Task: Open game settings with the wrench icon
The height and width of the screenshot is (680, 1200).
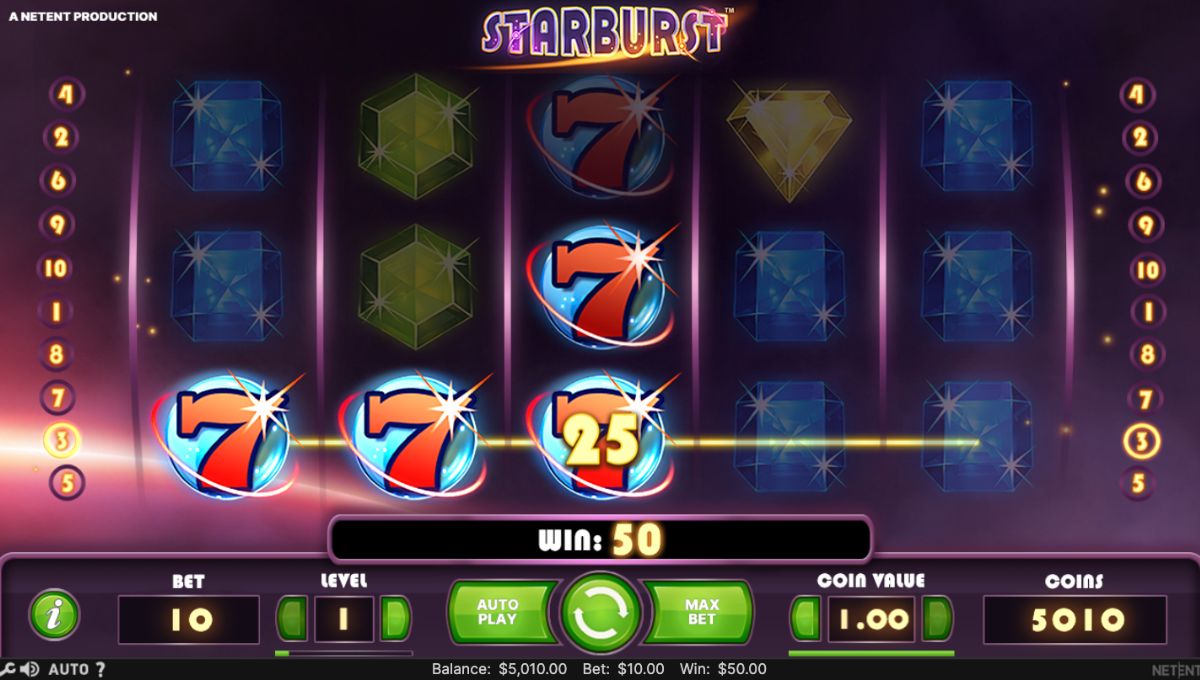Action: (8, 669)
